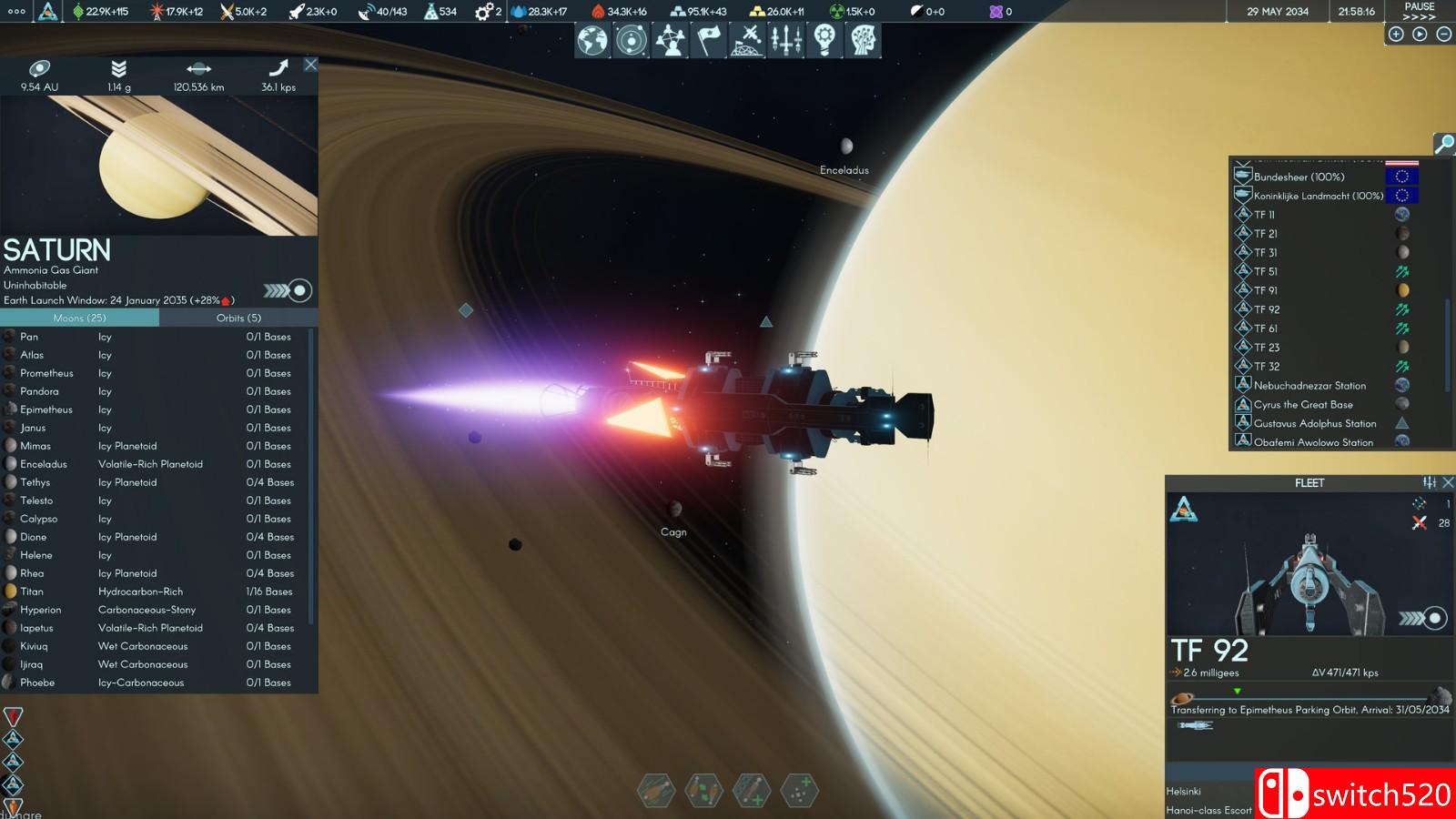Decrease game speed with minus button
This screenshot has width=1456, height=819.
click(1443, 35)
